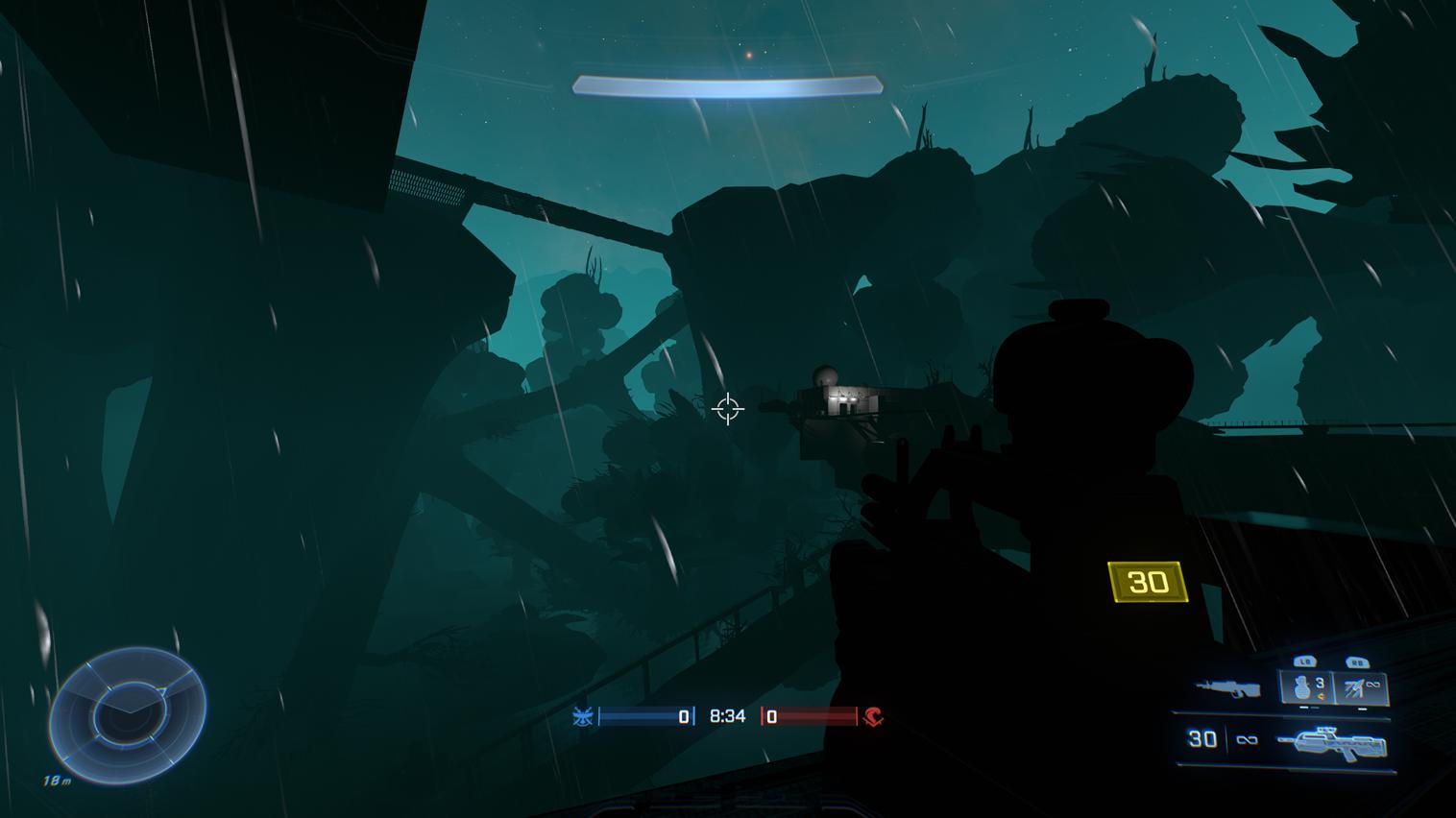1456x818 pixels.
Task: Click the infinity reserve ammo symbol
Action: coord(1246,739)
